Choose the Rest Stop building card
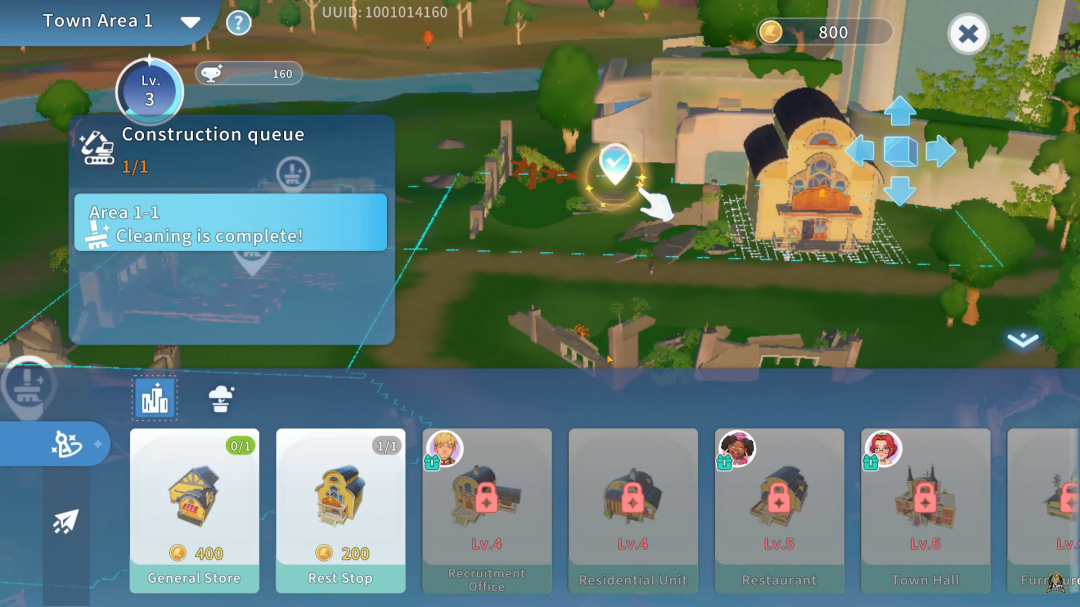Screen dimensions: 1080x607 (x=340, y=510)
